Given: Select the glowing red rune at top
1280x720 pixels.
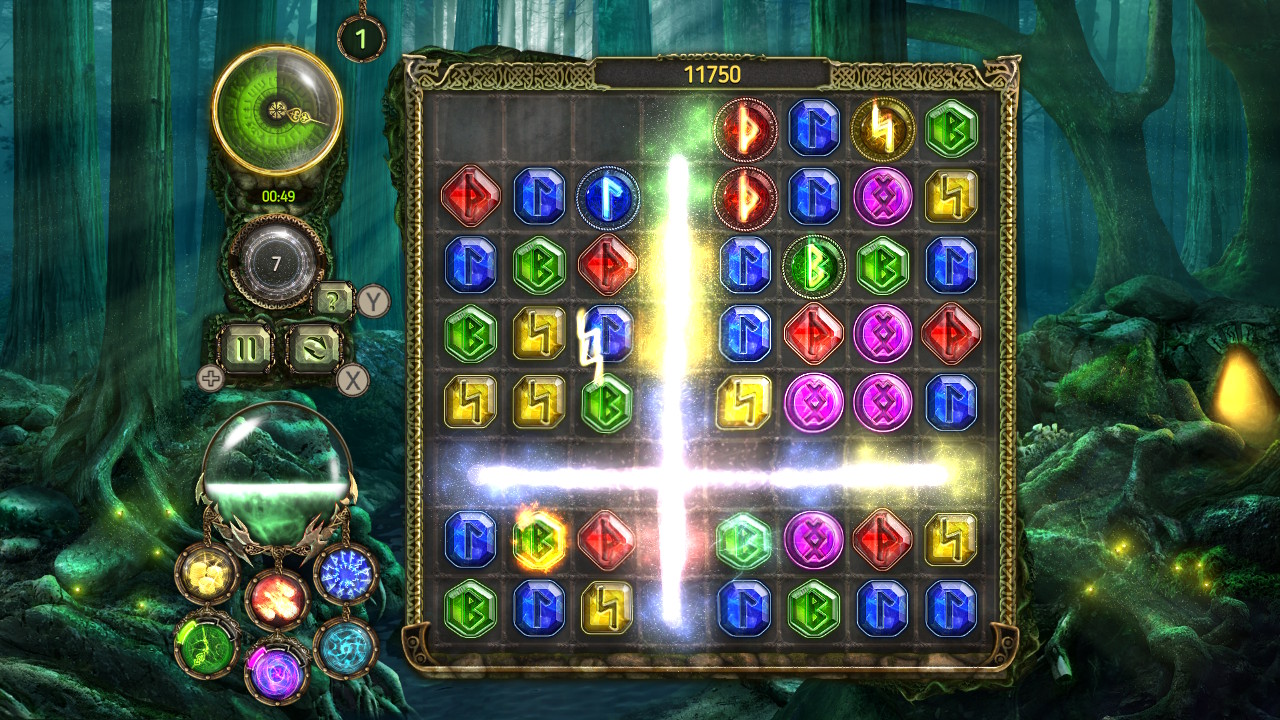Looking at the screenshot, I should pyautogui.click(x=745, y=128).
